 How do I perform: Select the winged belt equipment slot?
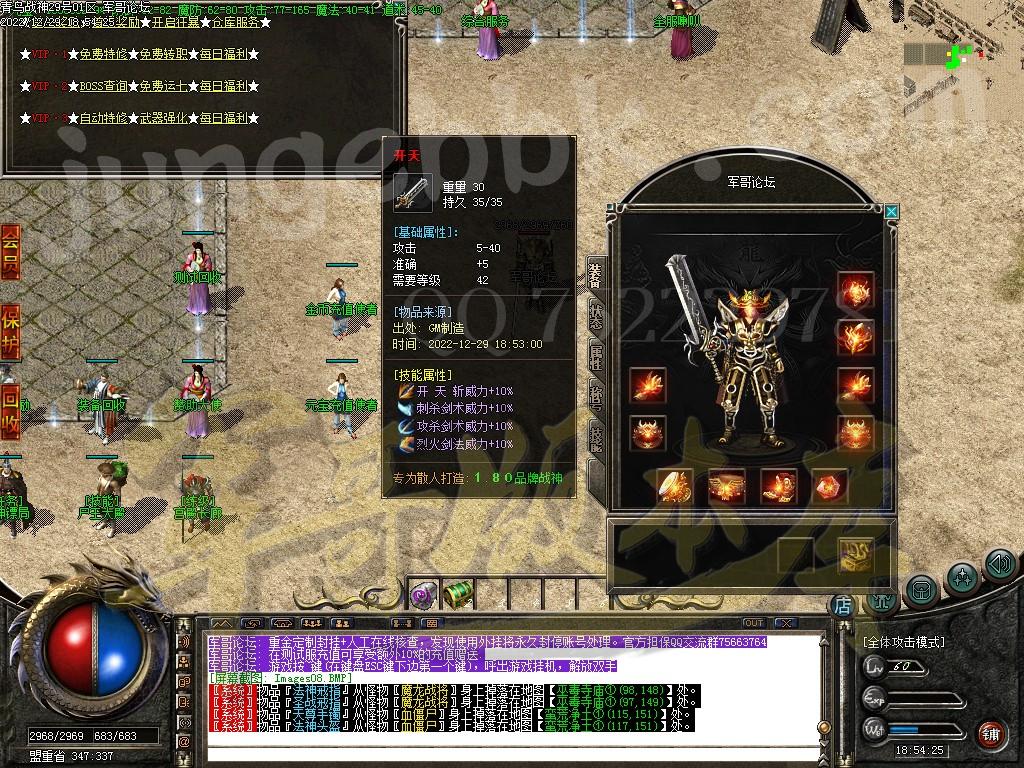[x=726, y=487]
